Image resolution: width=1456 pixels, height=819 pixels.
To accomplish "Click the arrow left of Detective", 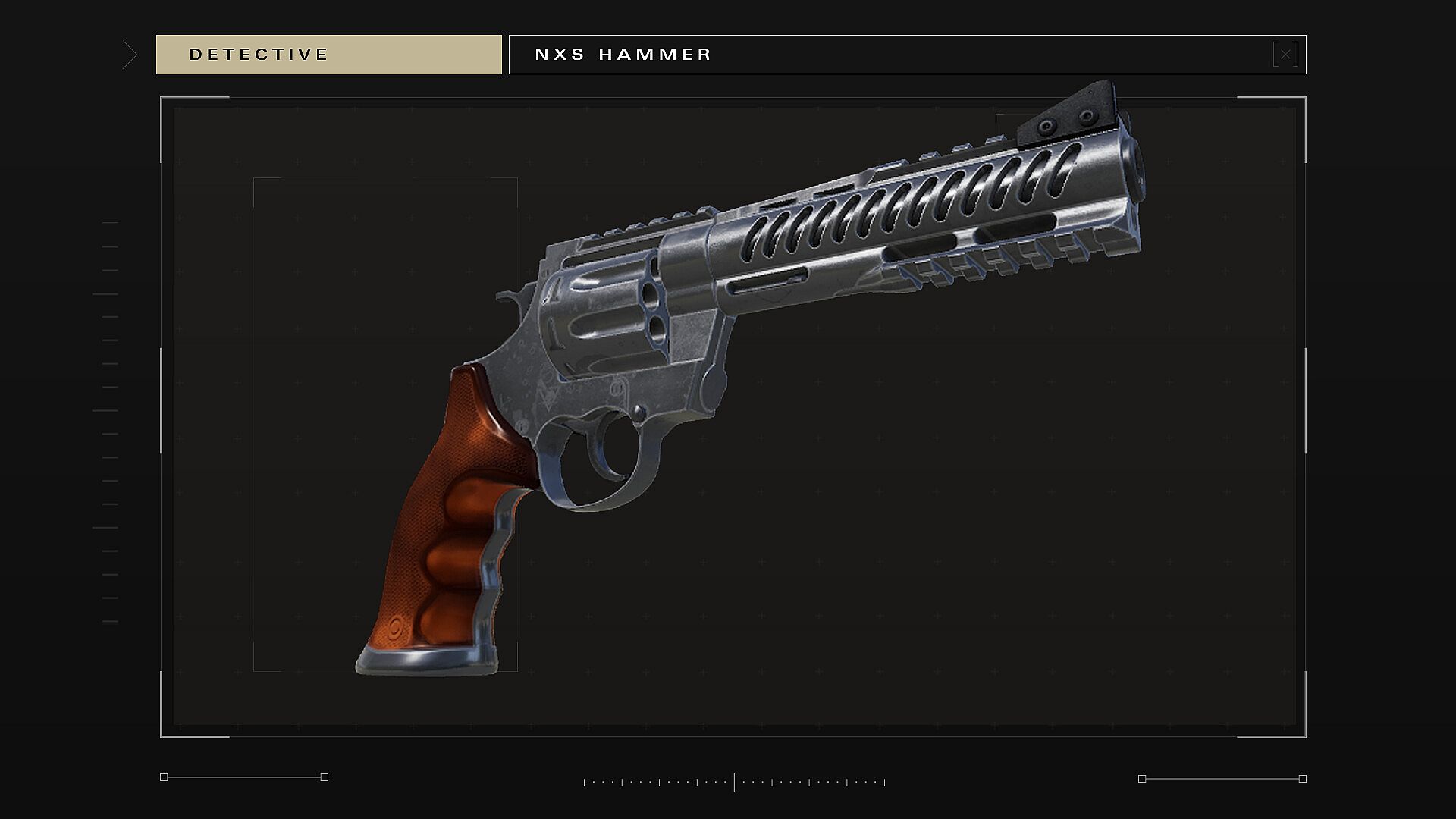I will pos(130,55).
